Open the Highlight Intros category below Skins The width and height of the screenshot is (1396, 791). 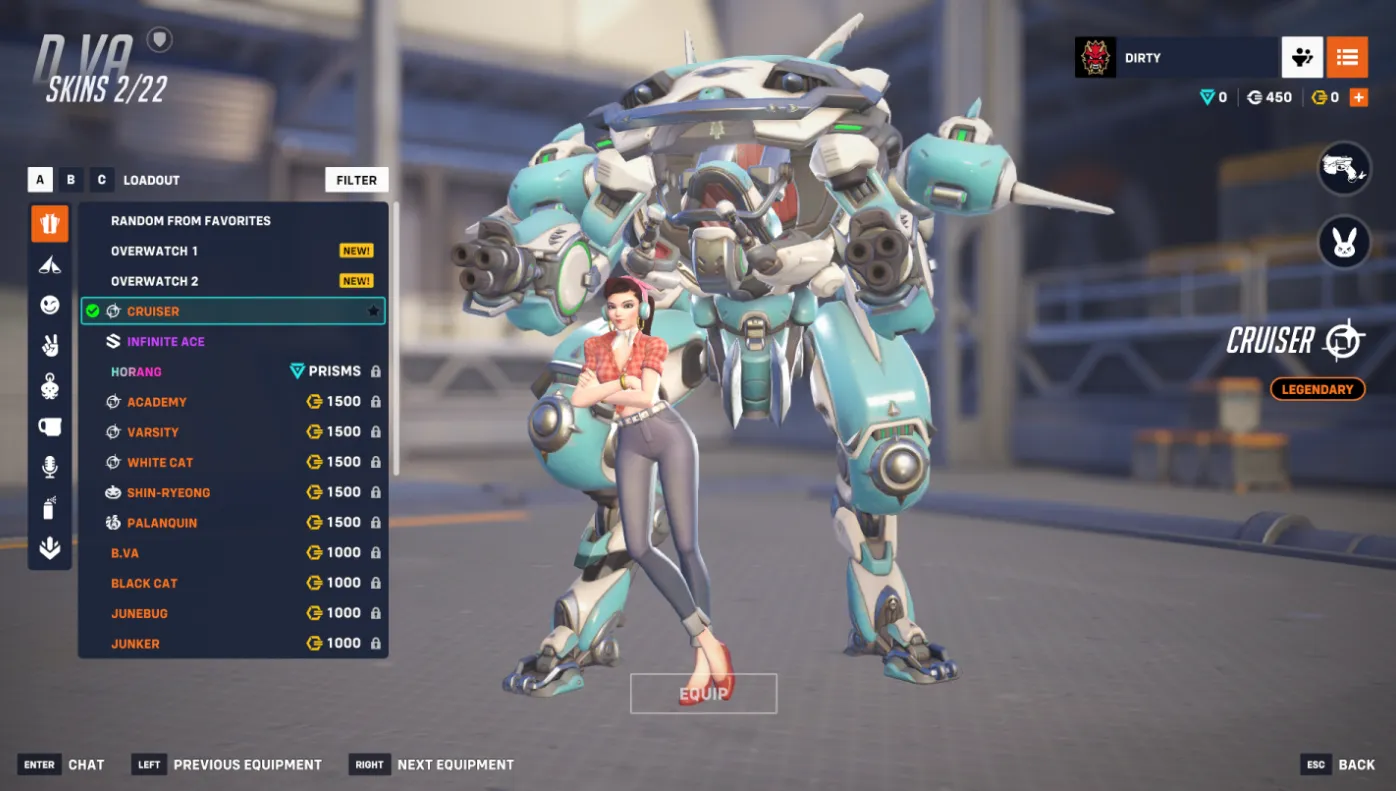(49, 263)
